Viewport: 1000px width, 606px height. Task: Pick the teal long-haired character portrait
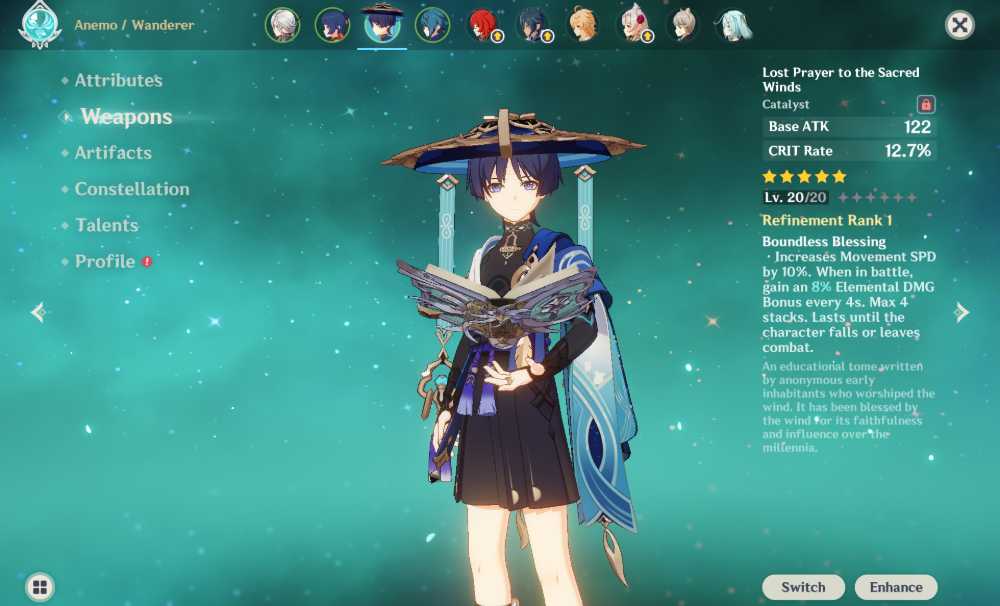tap(733, 25)
